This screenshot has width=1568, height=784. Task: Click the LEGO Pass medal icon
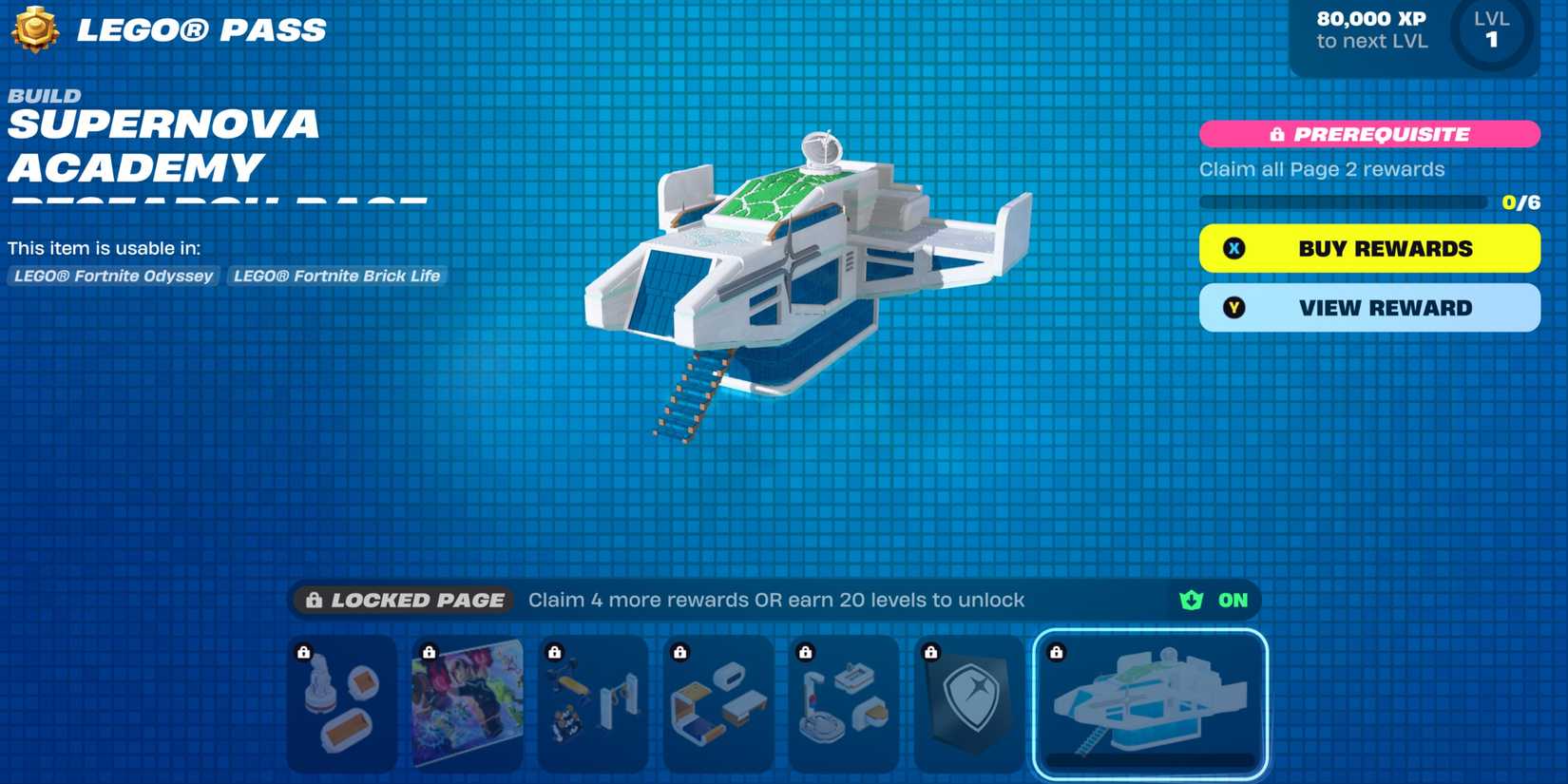36,29
